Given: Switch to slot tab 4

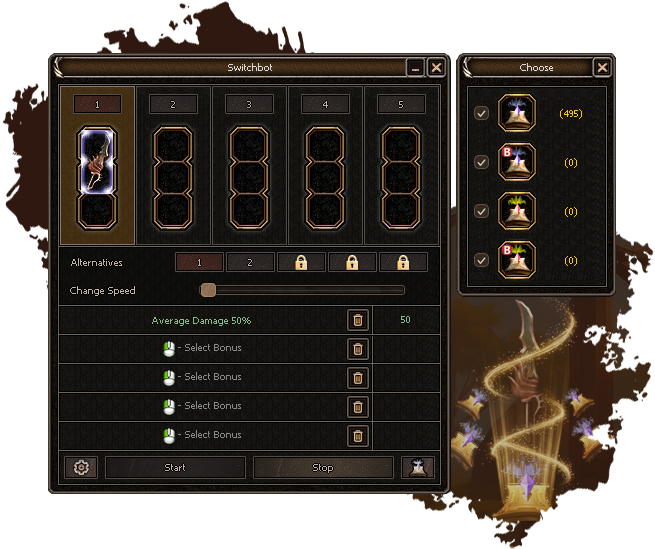Looking at the screenshot, I should click(326, 104).
